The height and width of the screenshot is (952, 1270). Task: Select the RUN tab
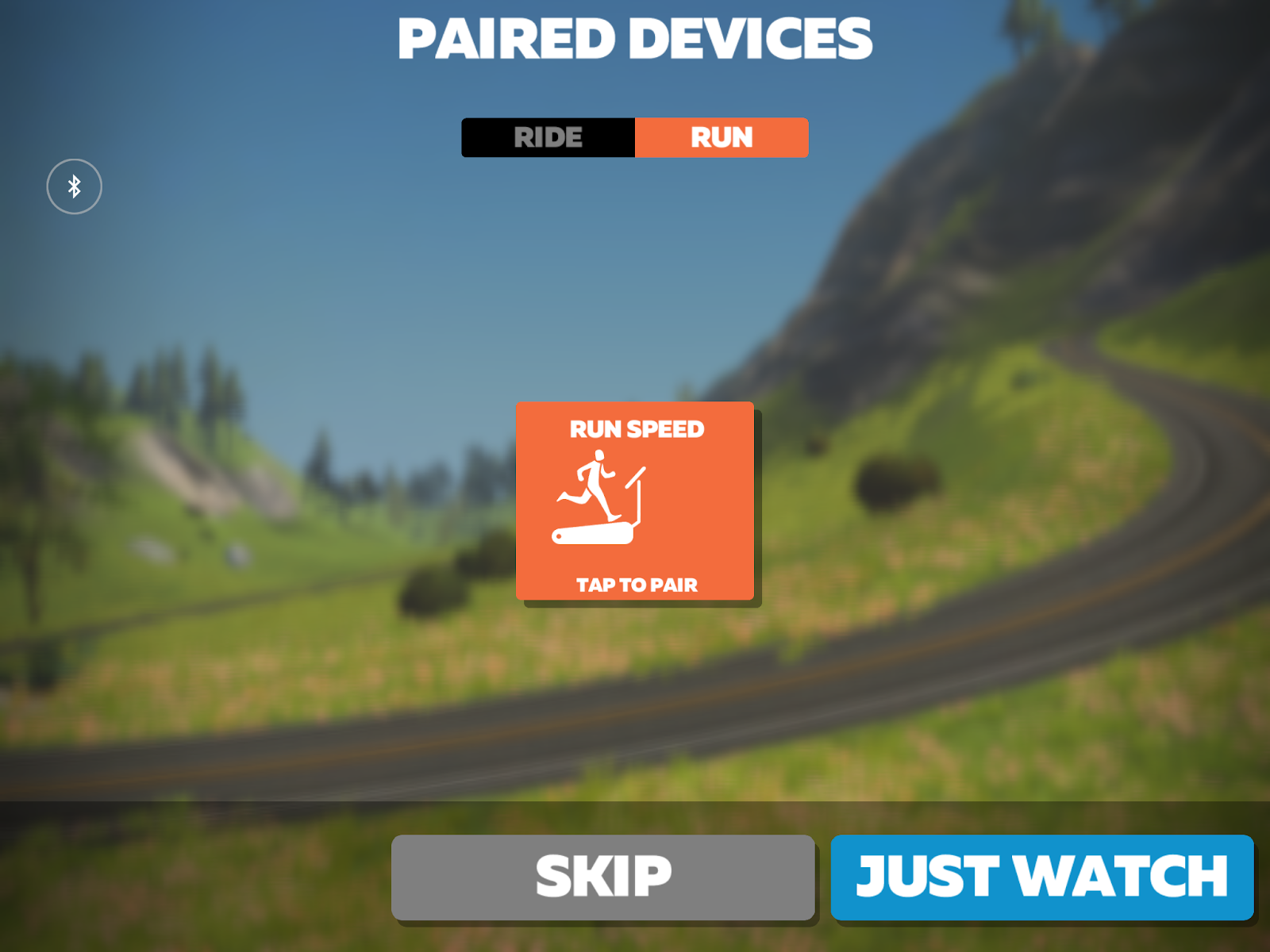[x=721, y=136]
